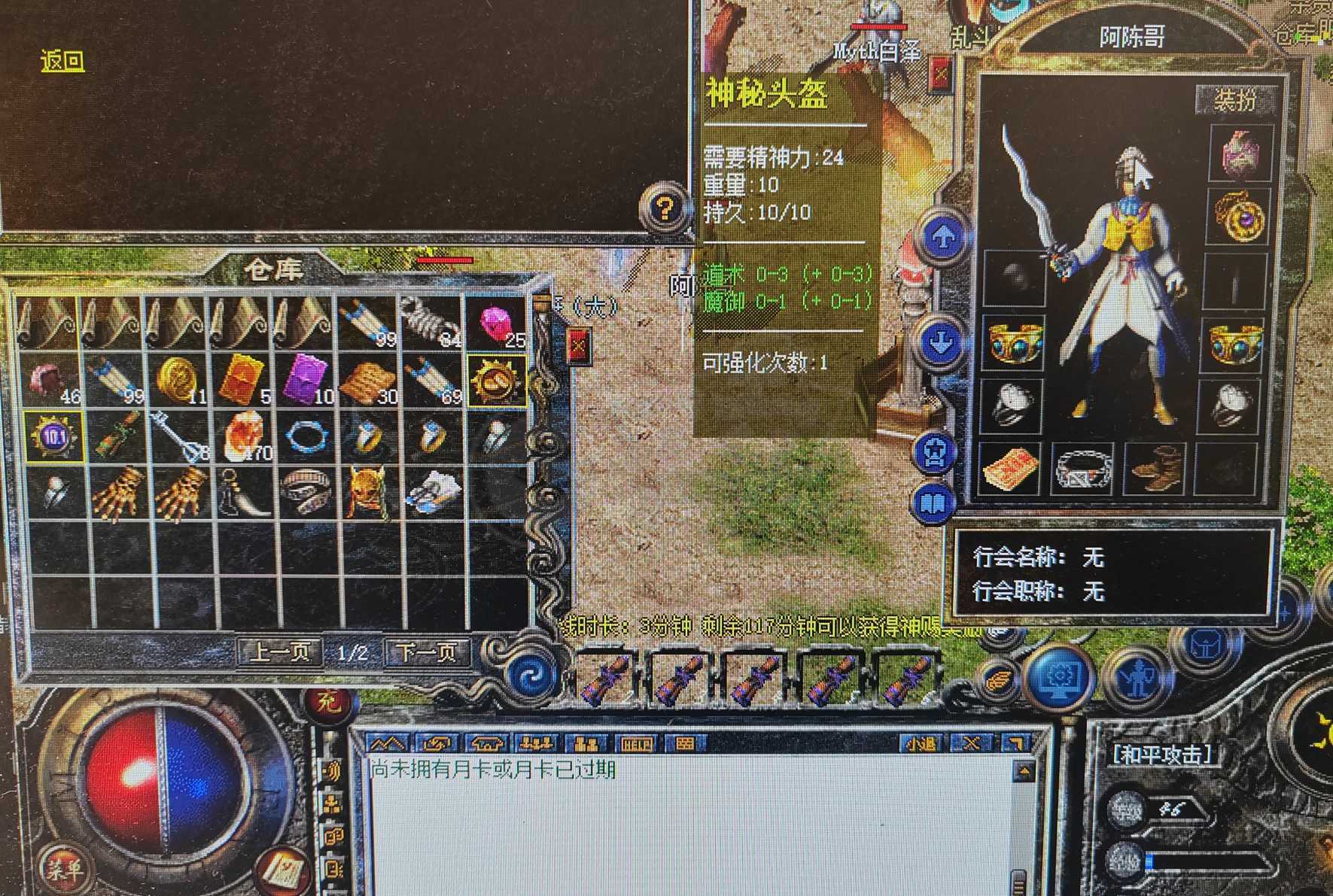The height and width of the screenshot is (896, 1333).
Task: Click the blue star emblem icon near the equipment panel
Action: (x=933, y=451)
